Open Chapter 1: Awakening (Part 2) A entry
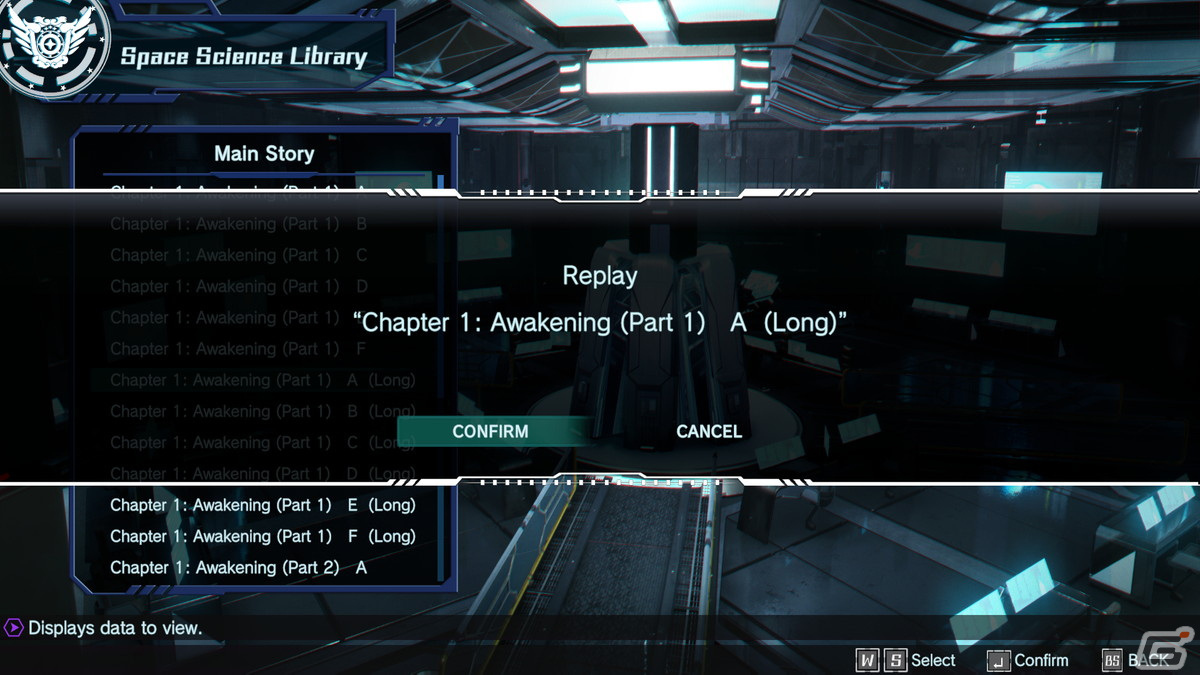 point(239,567)
